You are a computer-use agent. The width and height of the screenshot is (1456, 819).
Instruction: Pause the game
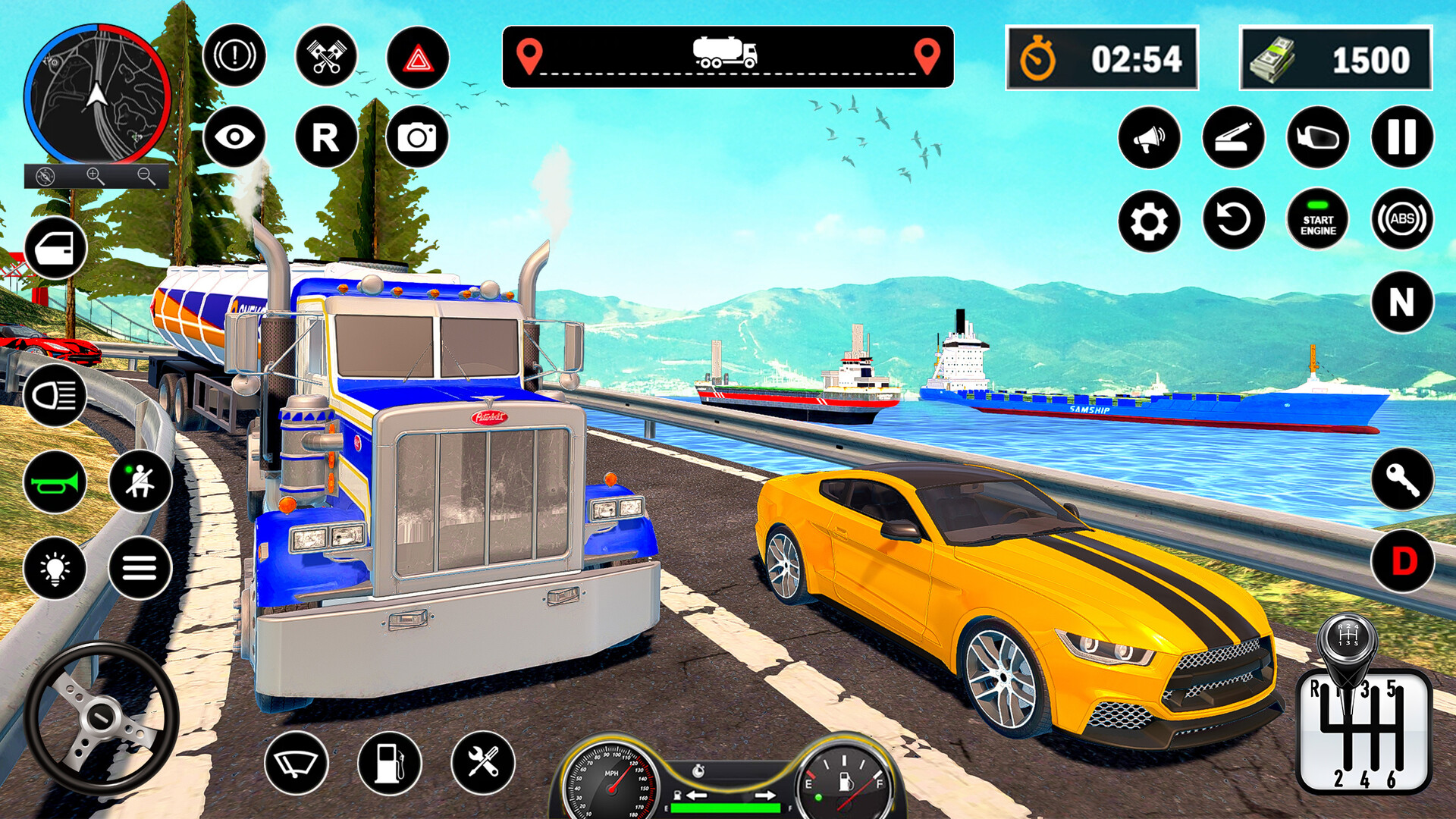(x=1402, y=137)
